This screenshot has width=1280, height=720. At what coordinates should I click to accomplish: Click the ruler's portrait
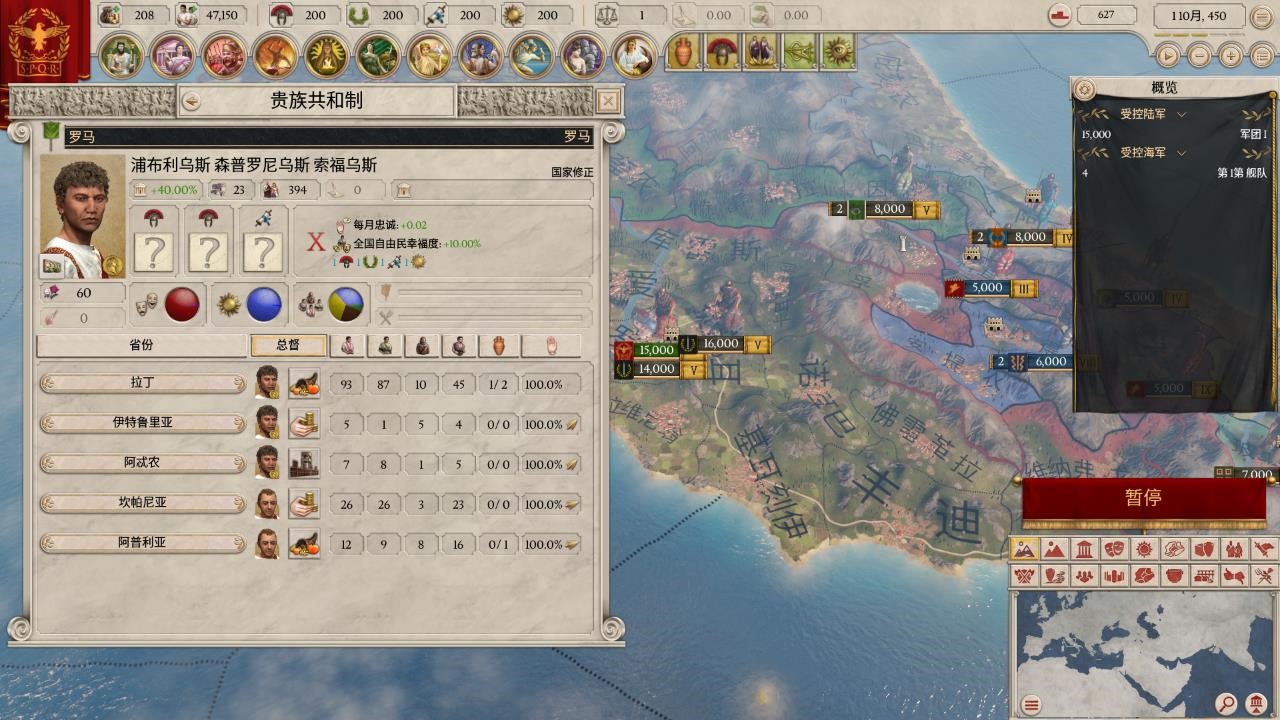(83, 217)
